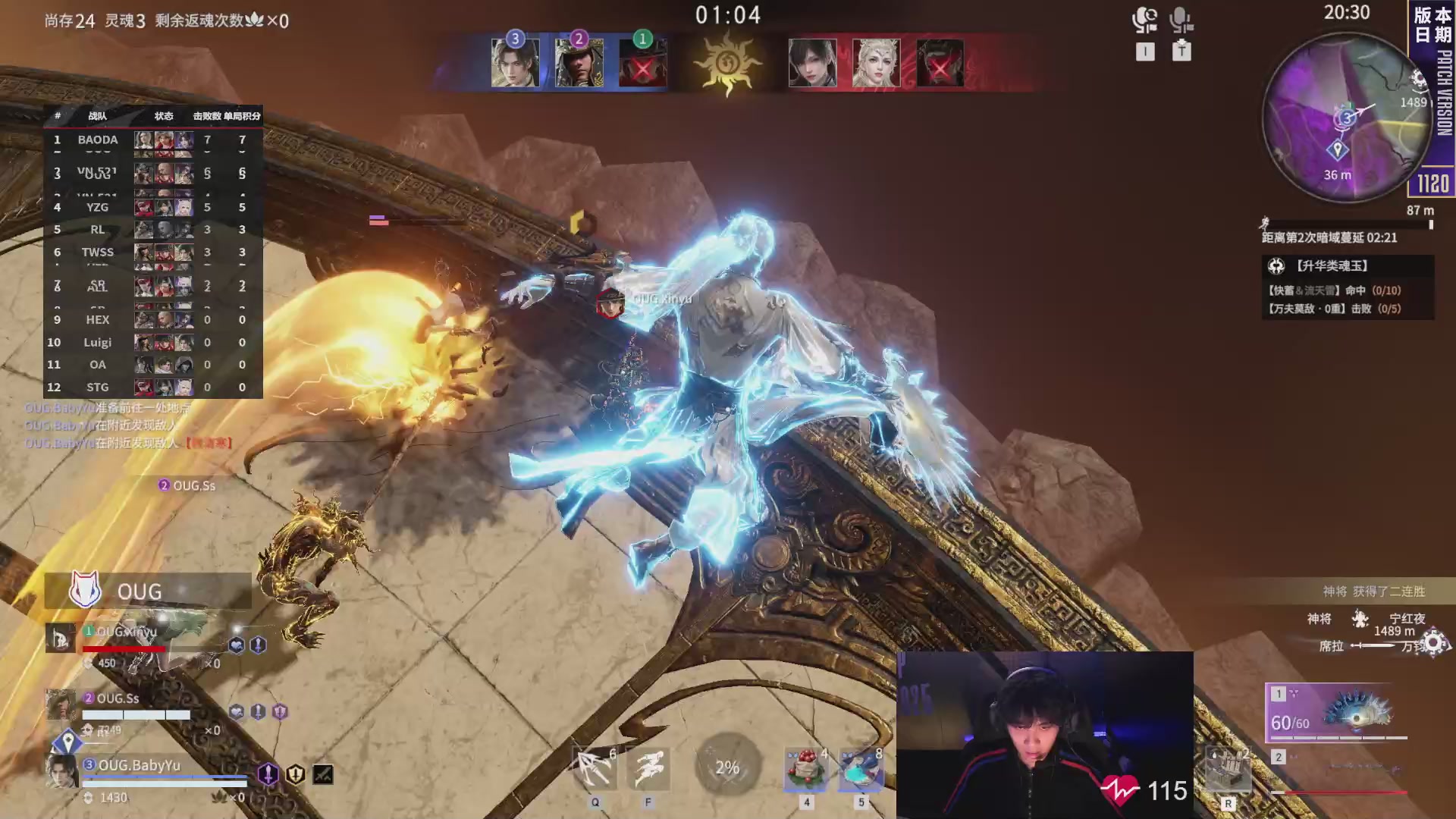1456x819 pixels.
Task: Activate the Q skill icon
Action: [595, 769]
